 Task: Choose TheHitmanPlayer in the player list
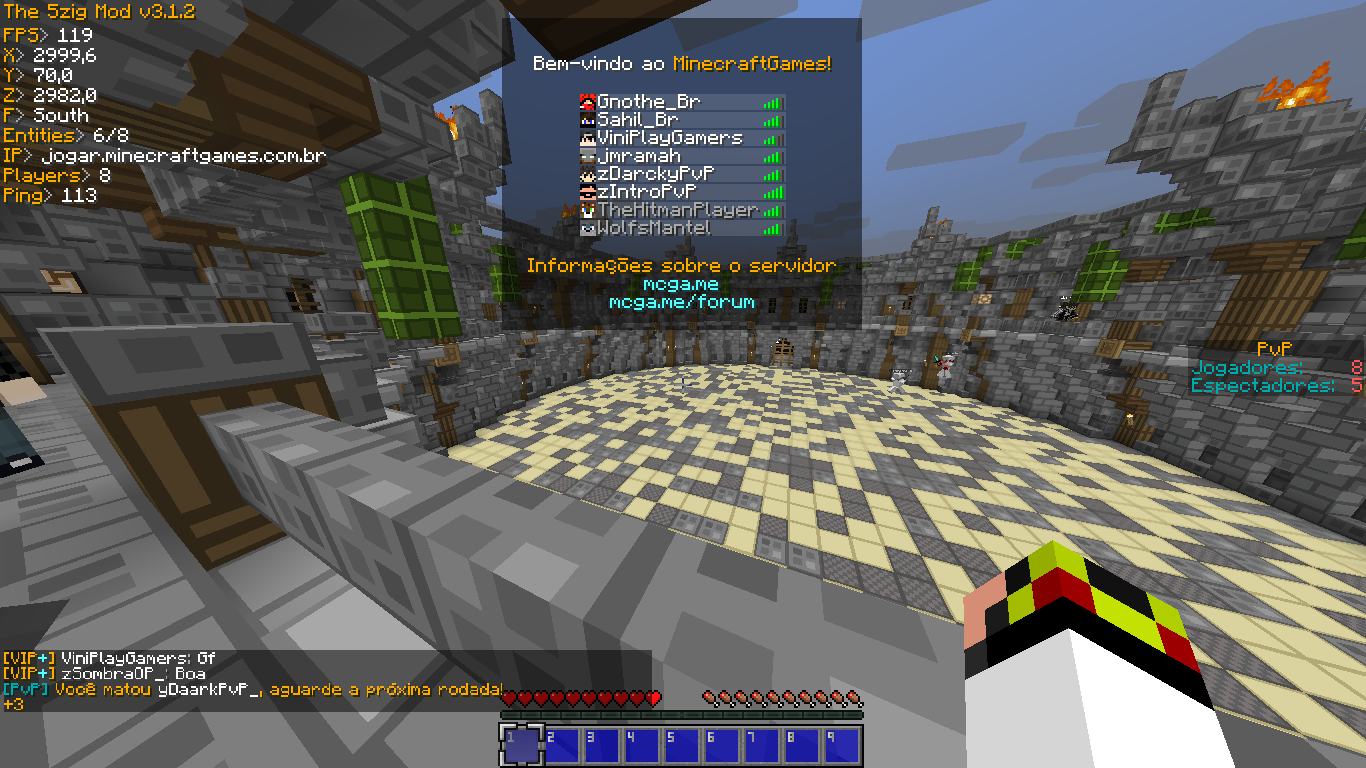[x=677, y=210]
